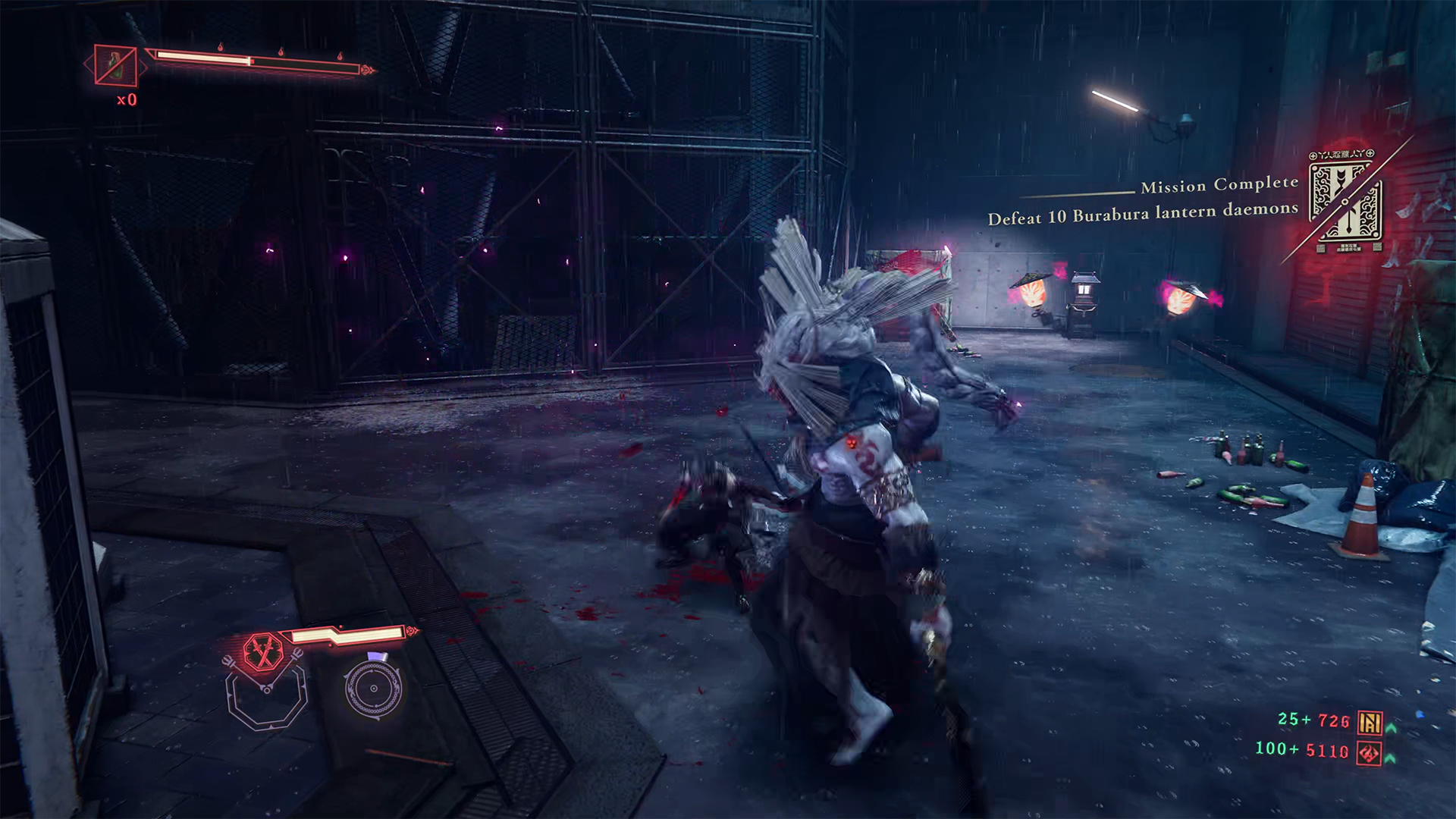This screenshot has width=1456, height=819.
Task: Select the crossed-out healing item slot
Action: (x=115, y=65)
